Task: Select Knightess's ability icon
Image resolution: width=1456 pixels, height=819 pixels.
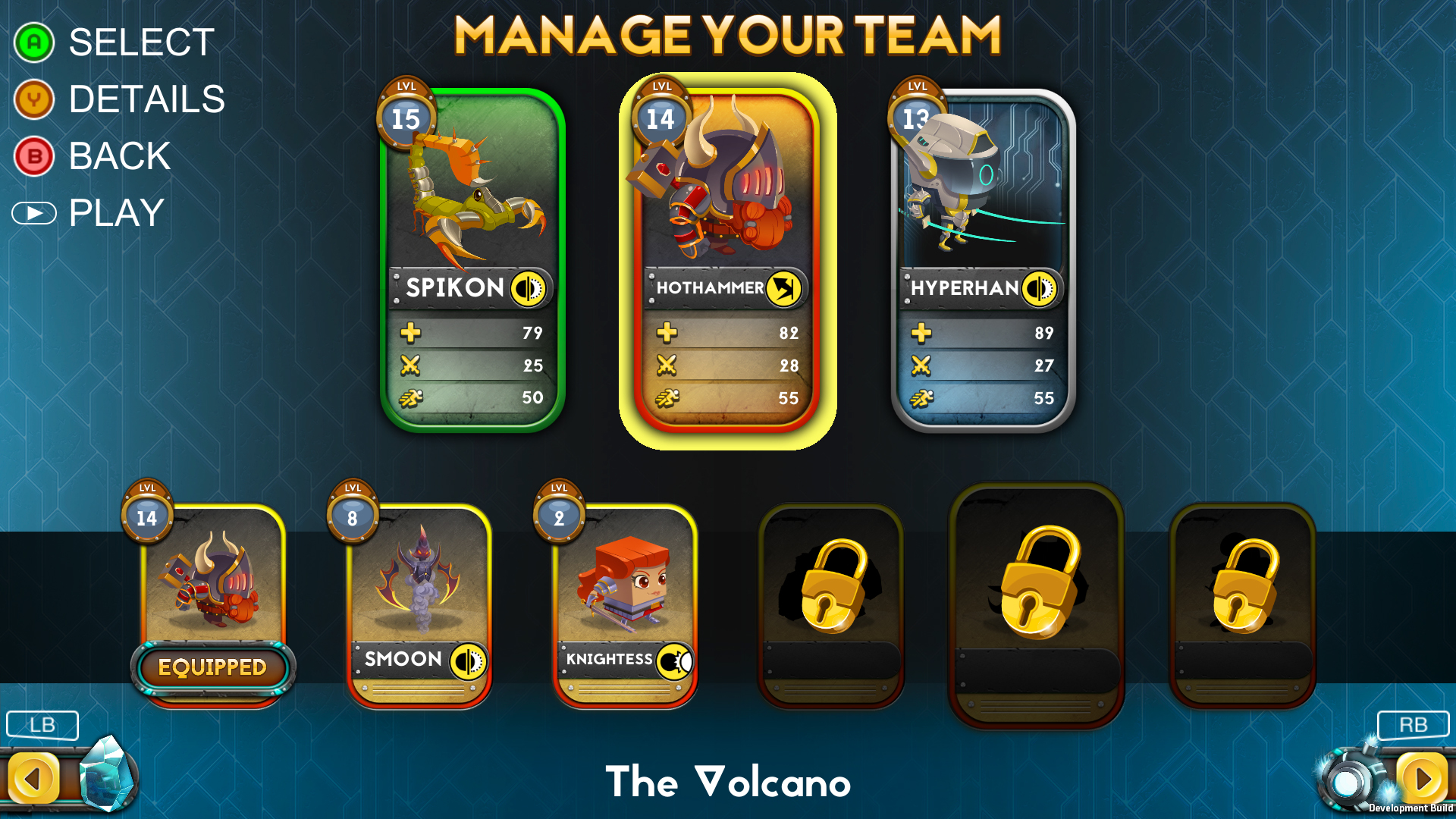Action: (x=675, y=660)
